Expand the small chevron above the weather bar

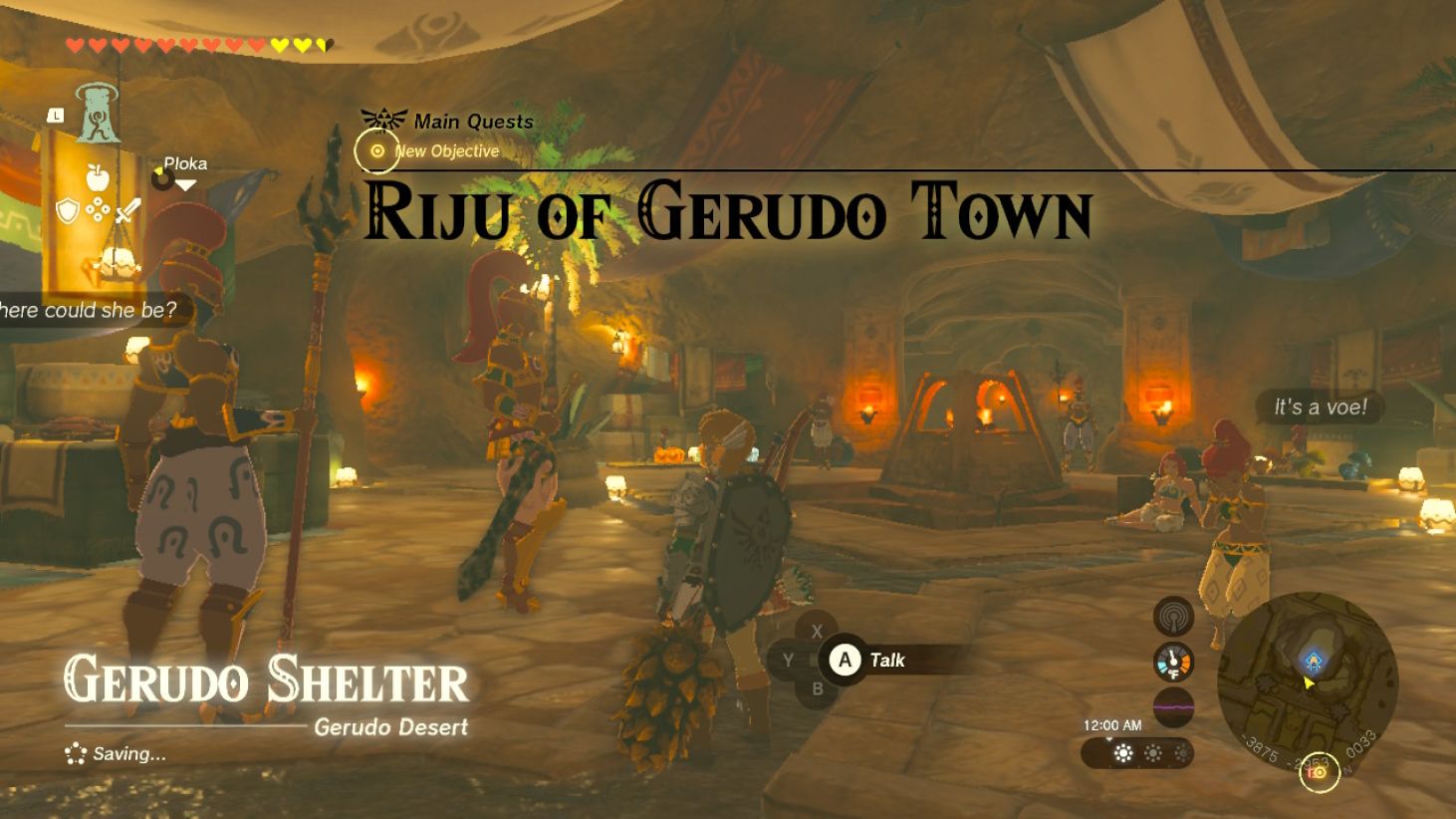click(1108, 737)
